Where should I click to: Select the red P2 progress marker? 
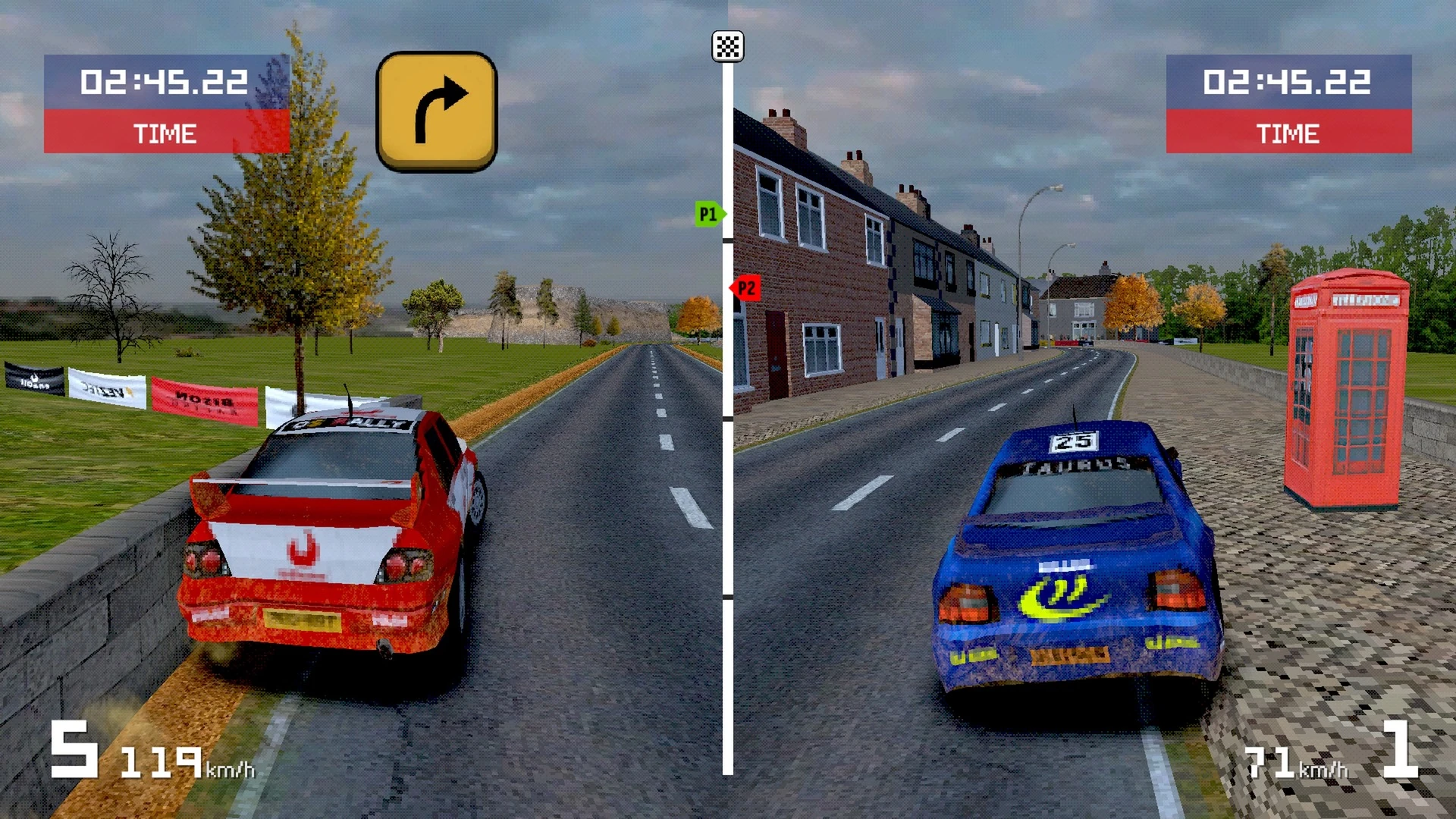[x=745, y=288]
